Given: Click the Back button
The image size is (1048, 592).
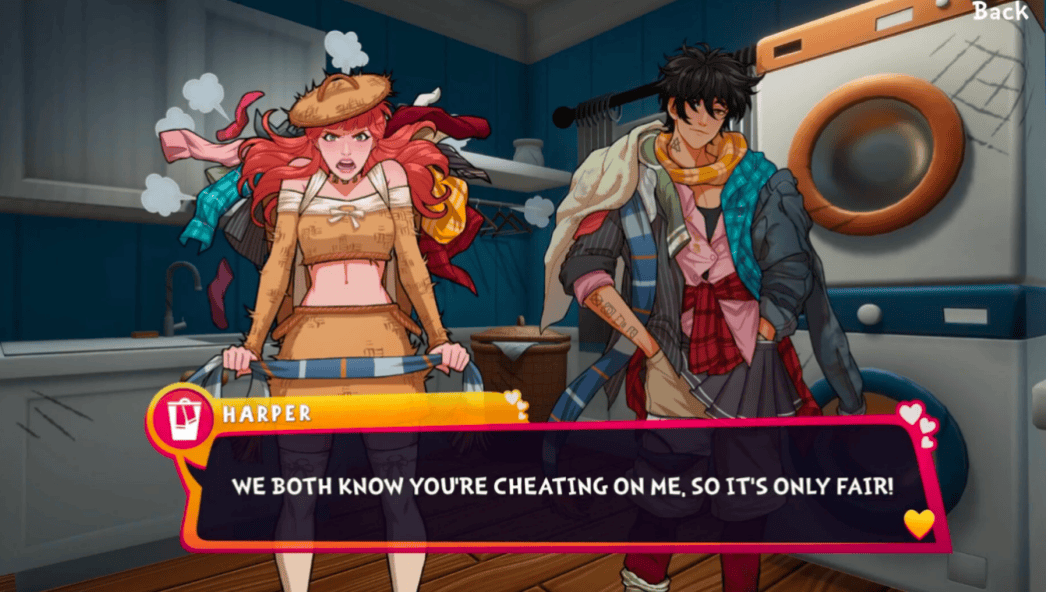Looking at the screenshot, I should pyautogui.click(x=1000, y=12).
